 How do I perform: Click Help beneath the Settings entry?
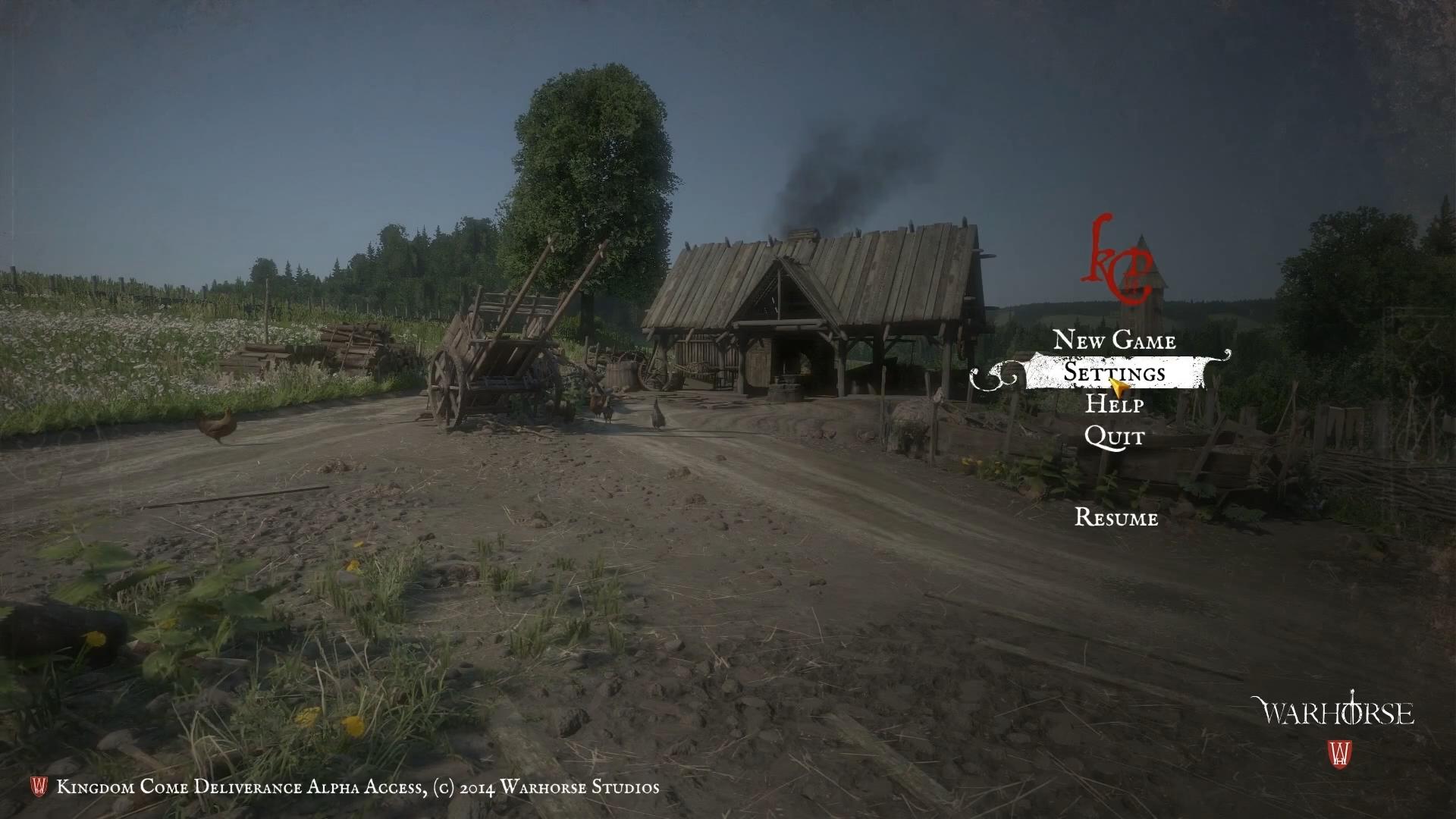[1117, 406]
